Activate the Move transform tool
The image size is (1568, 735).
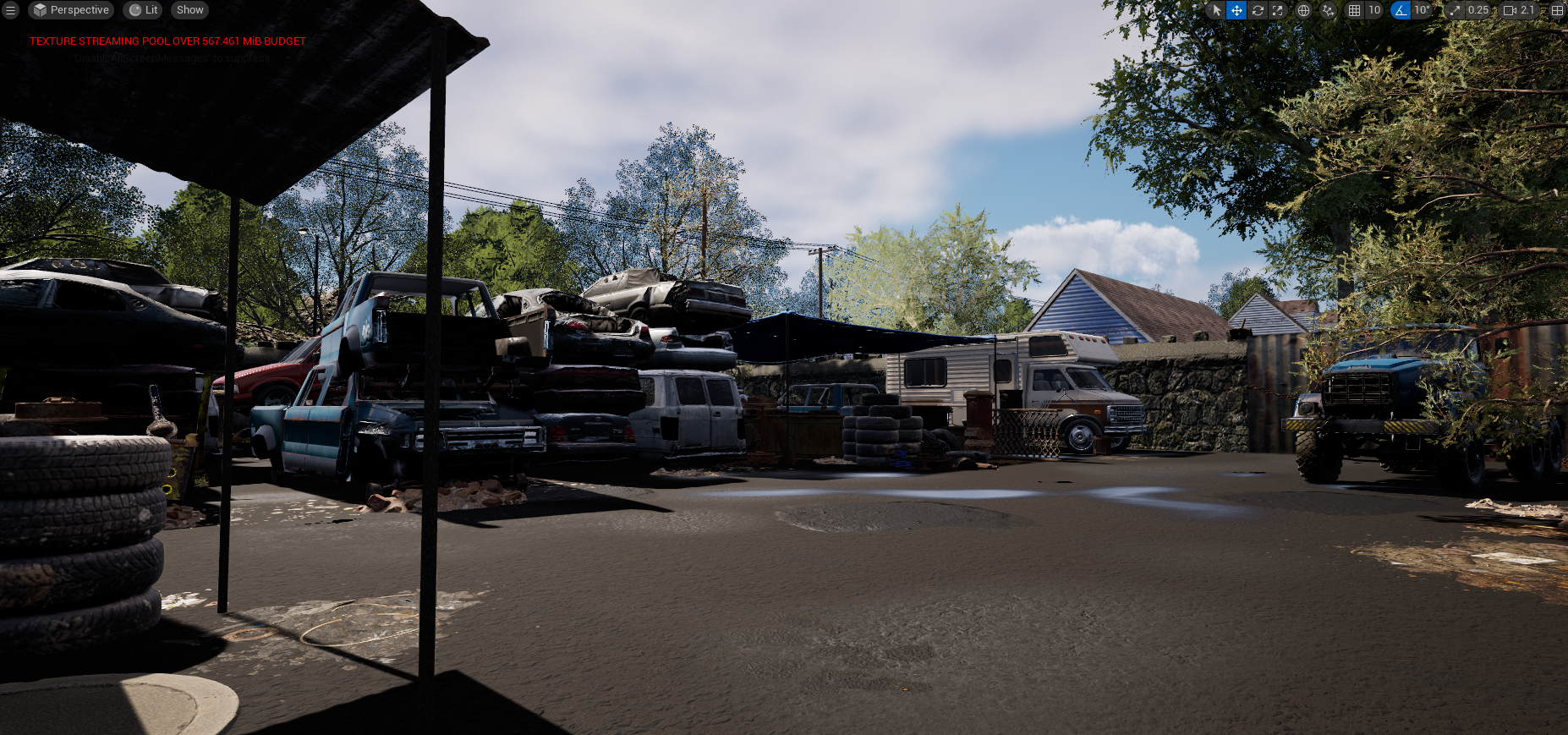pos(1236,10)
